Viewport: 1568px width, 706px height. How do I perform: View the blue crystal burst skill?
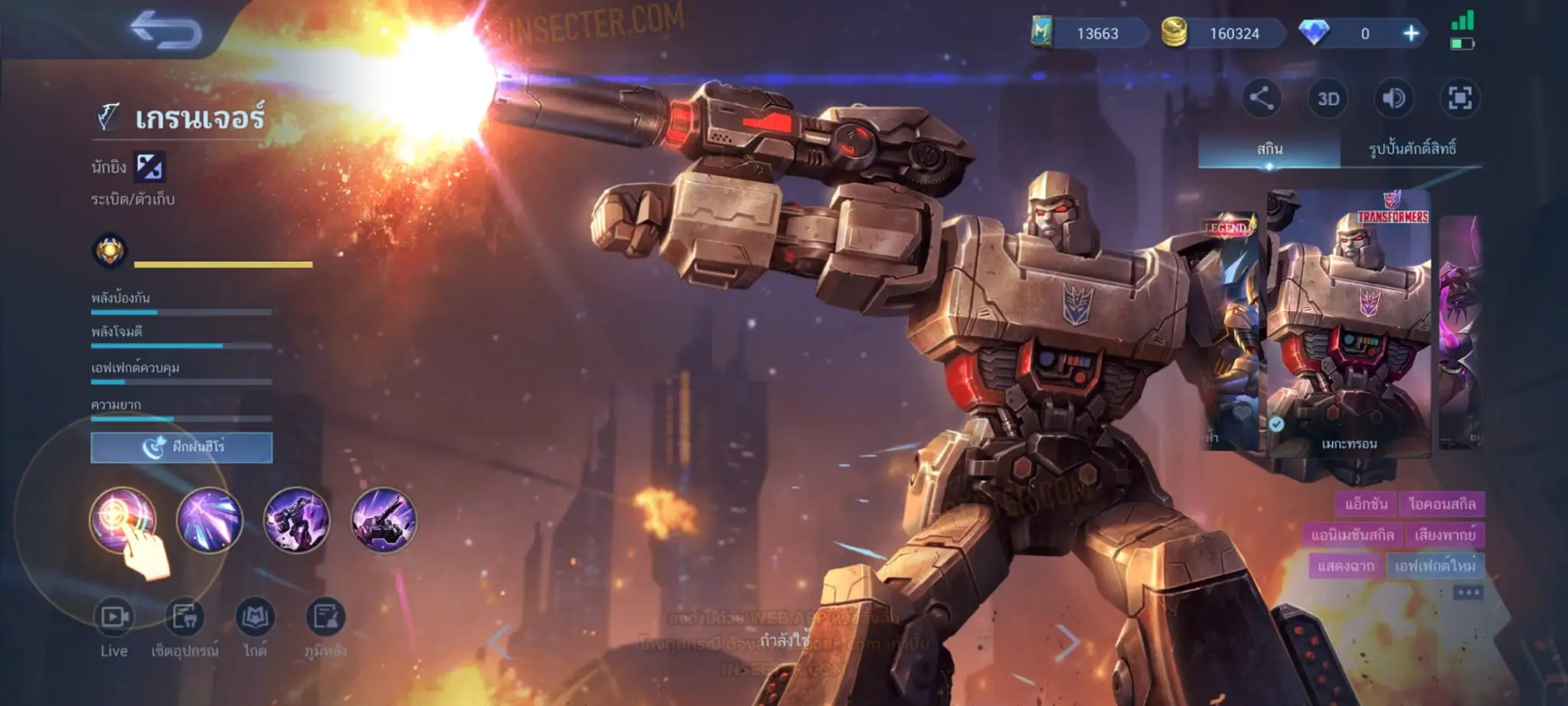210,520
